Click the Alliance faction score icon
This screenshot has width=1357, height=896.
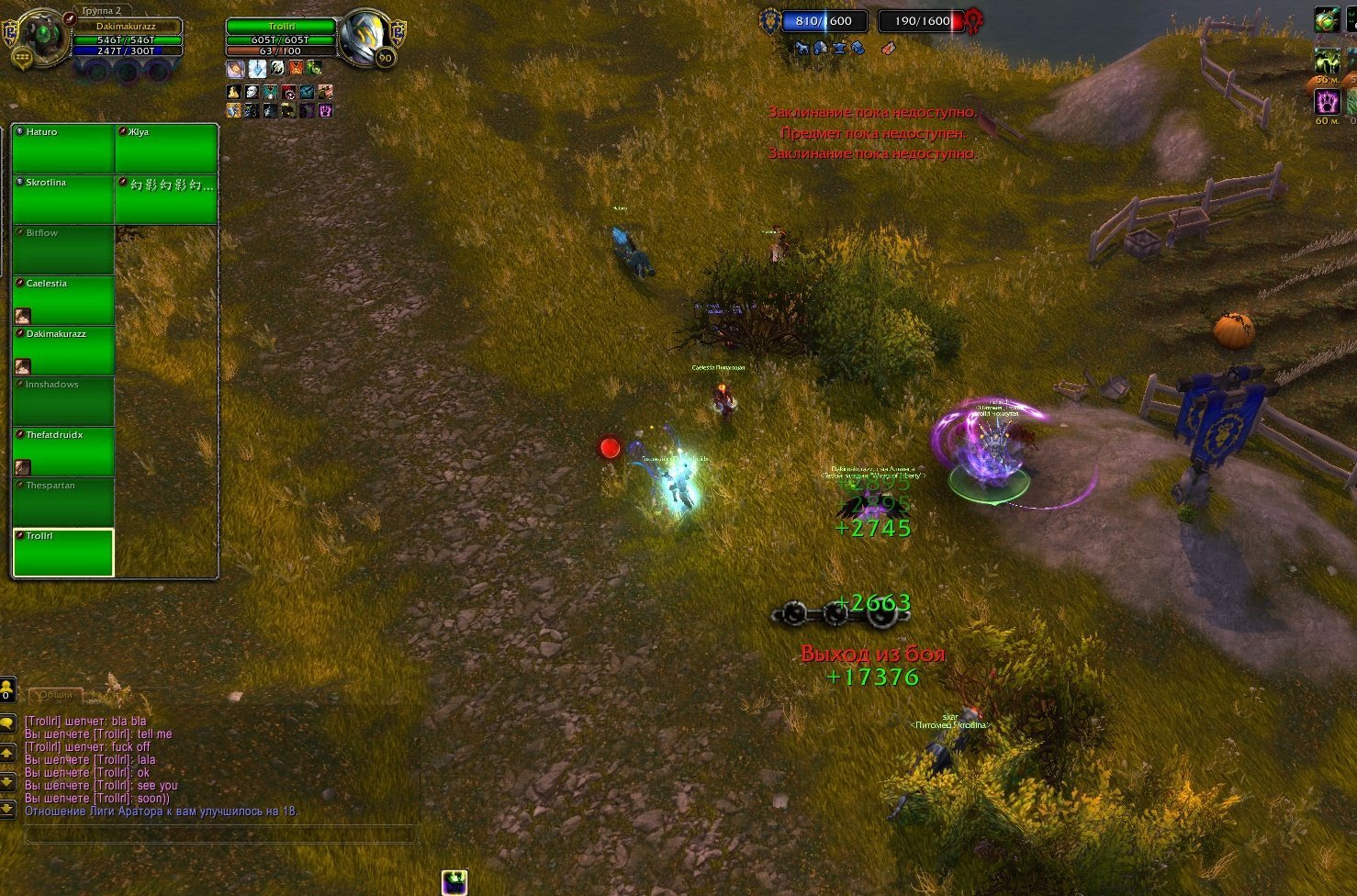[x=769, y=20]
